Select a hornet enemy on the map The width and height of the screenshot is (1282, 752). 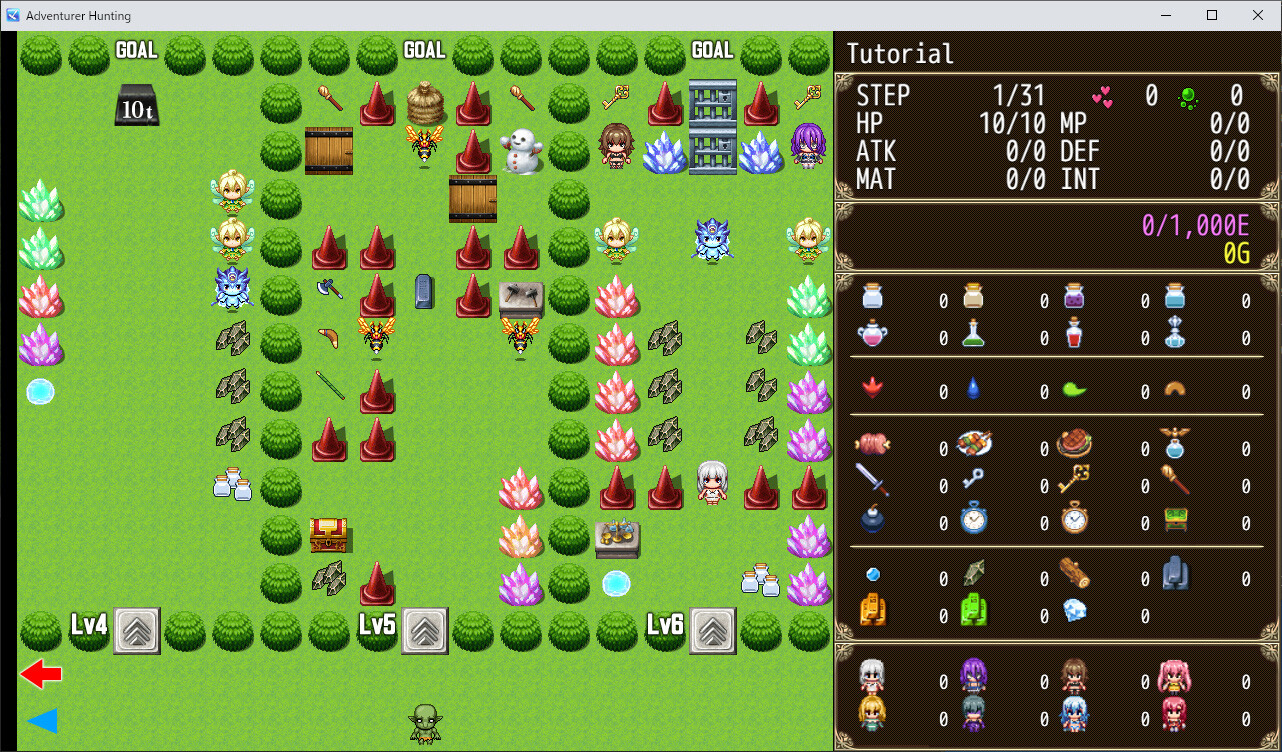[424, 145]
